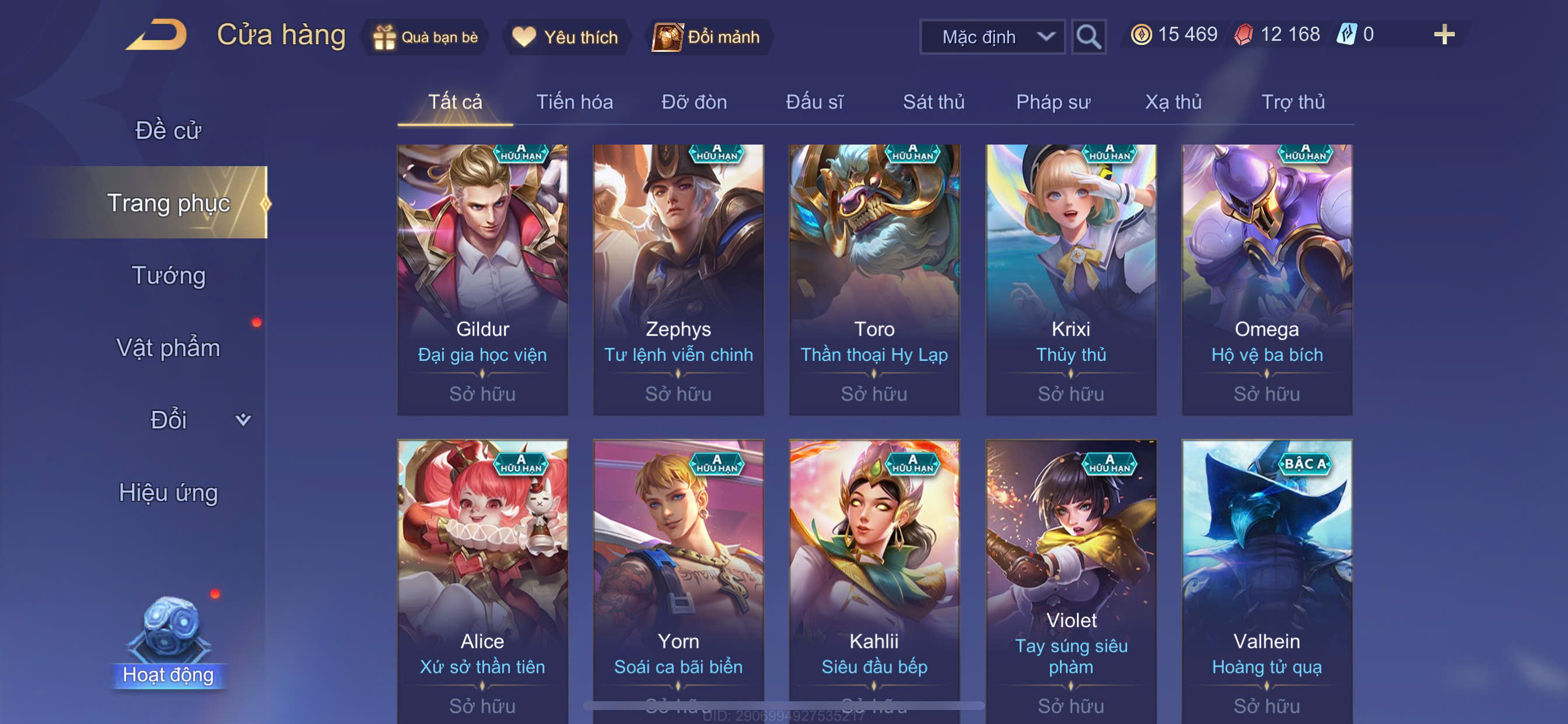Go to the Tướng shop section
1568x724 pixels.
[x=168, y=276]
